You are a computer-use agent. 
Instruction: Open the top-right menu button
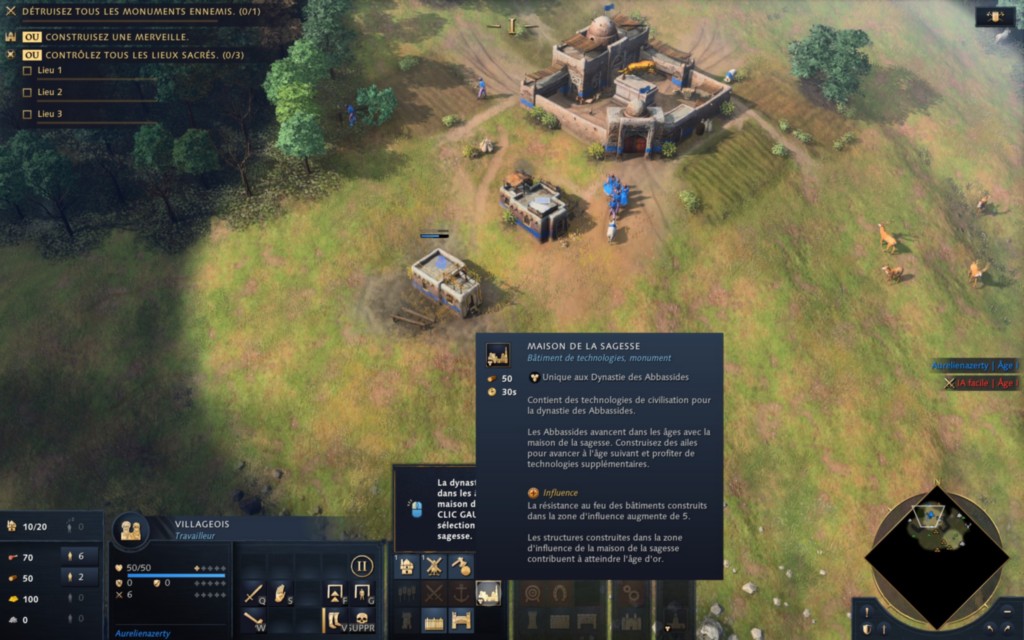[996, 16]
